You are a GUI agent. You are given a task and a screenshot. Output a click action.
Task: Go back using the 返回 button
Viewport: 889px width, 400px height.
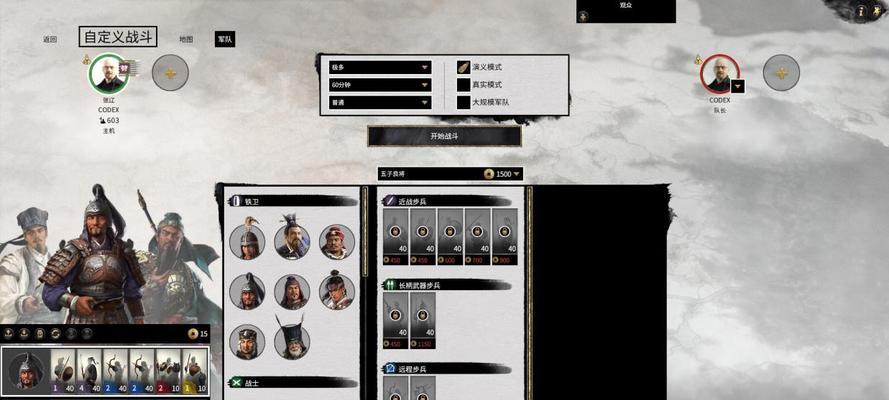click(x=50, y=40)
